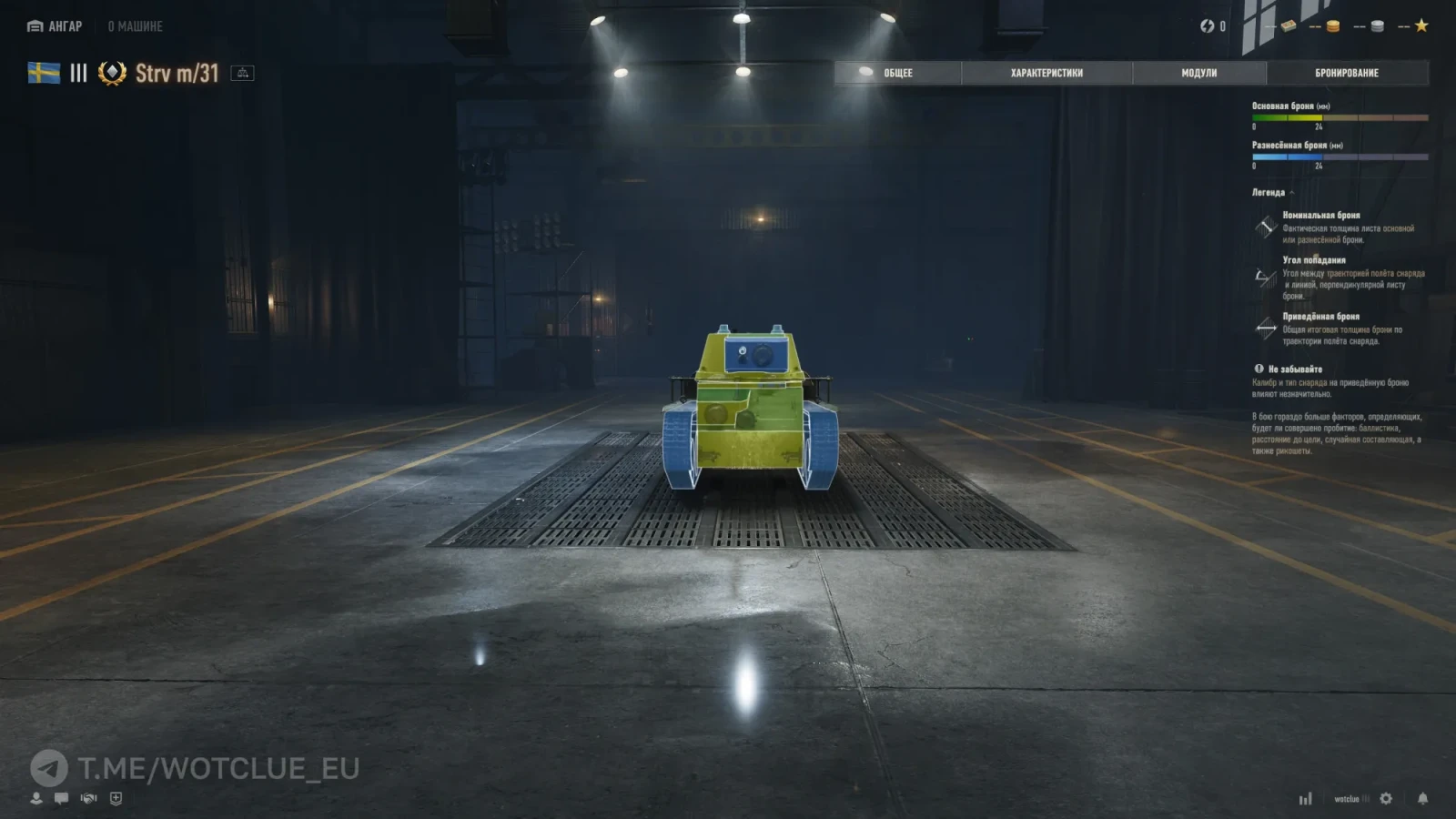Select the Бронирование tab
Viewport: 1456px width, 819px height.
1346,73
